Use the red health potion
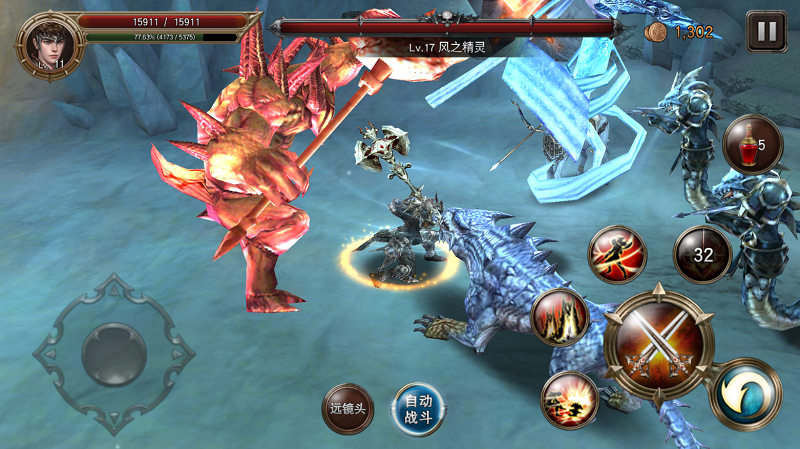 point(752,145)
